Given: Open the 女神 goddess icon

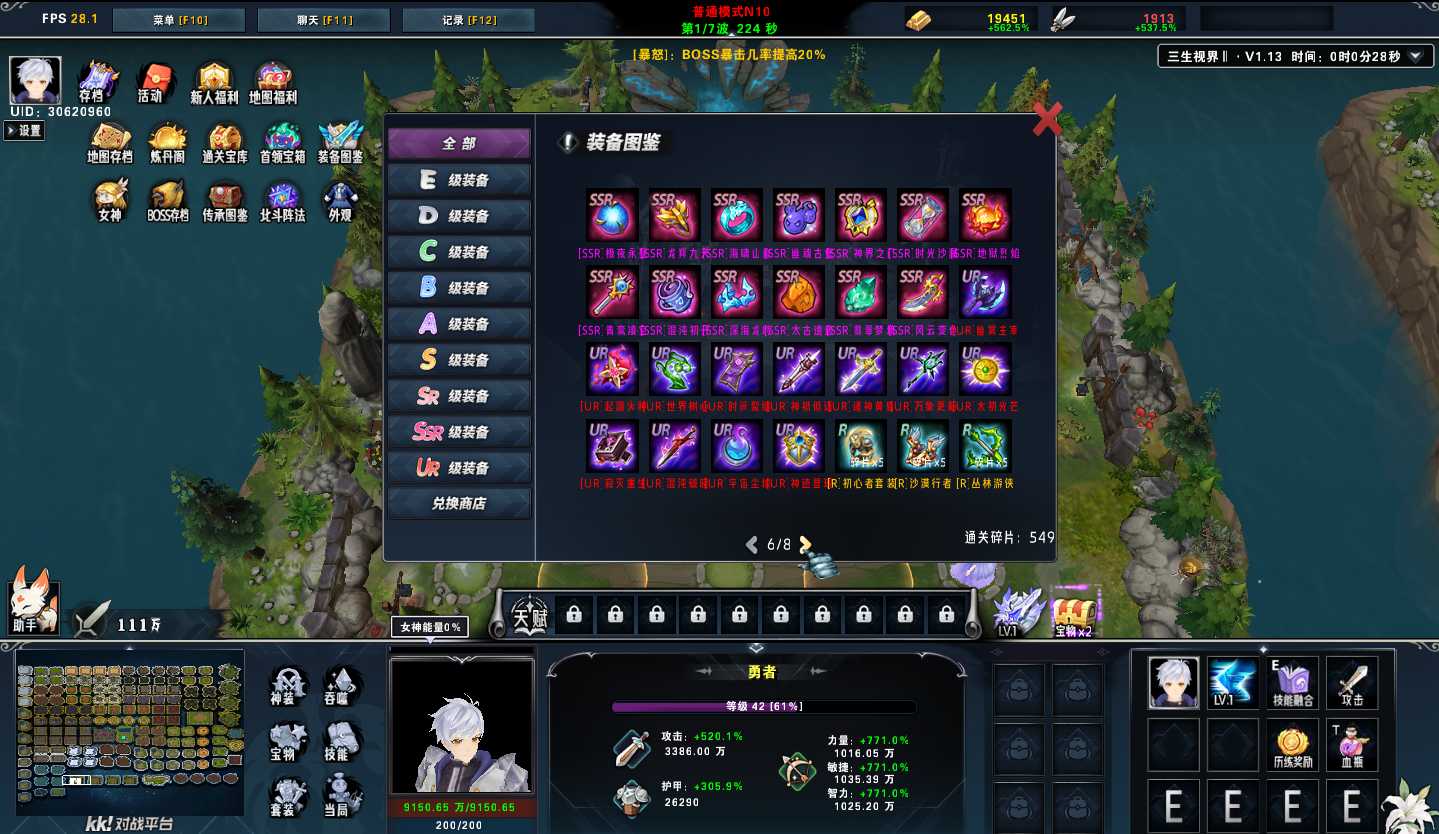Looking at the screenshot, I should [x=109, y=199].
